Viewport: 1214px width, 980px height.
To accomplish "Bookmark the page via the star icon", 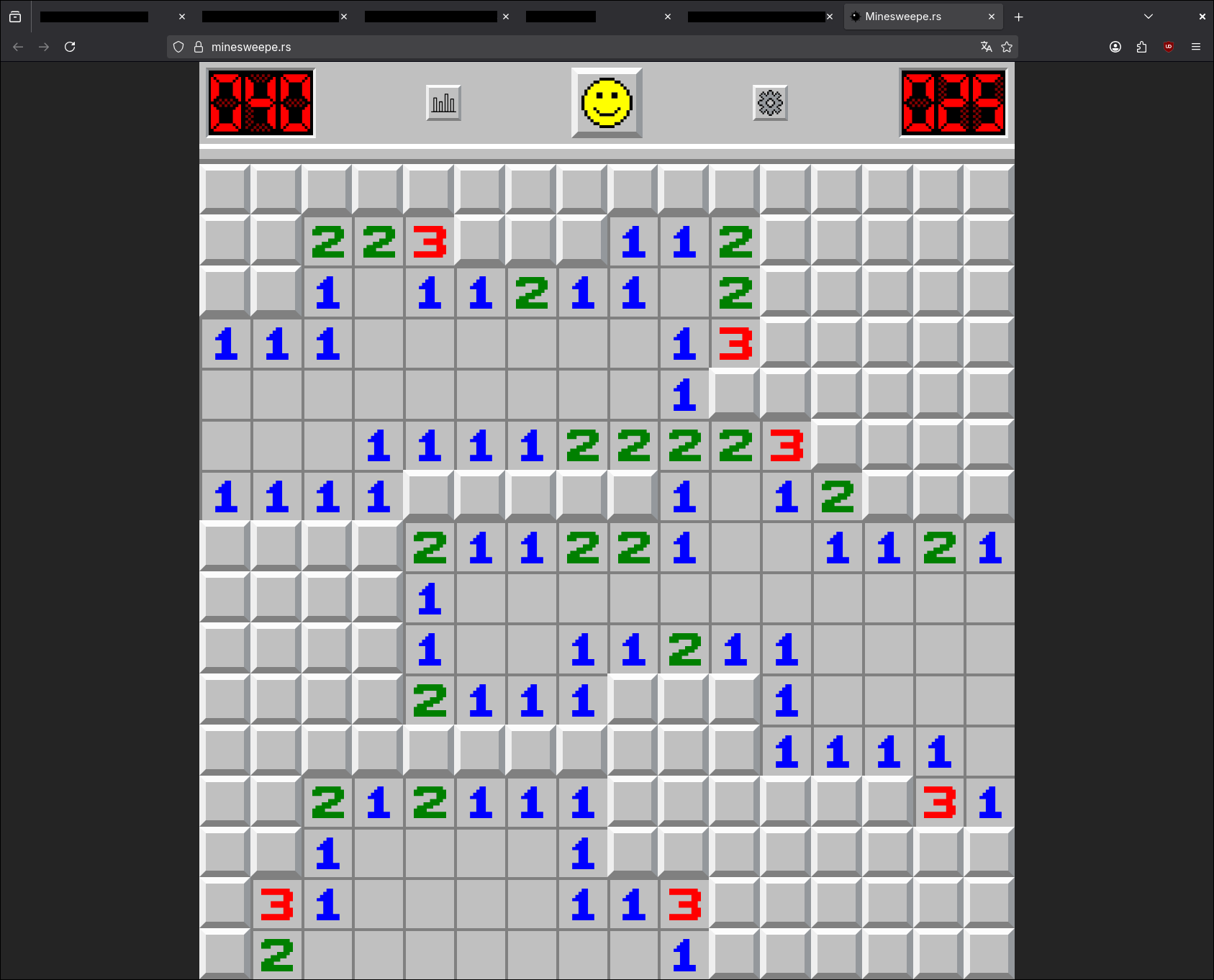I will 1007,47.
